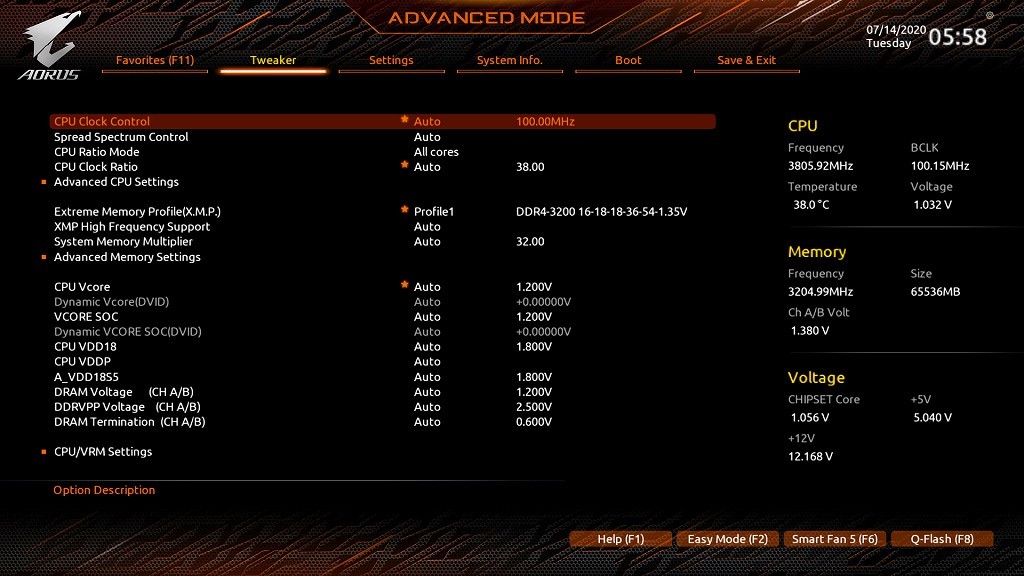Image resolution: width=1024 pixels, height=576 pixels.
Task: Open the CPU/VRM Settings submenu
Action: [103, 452]
